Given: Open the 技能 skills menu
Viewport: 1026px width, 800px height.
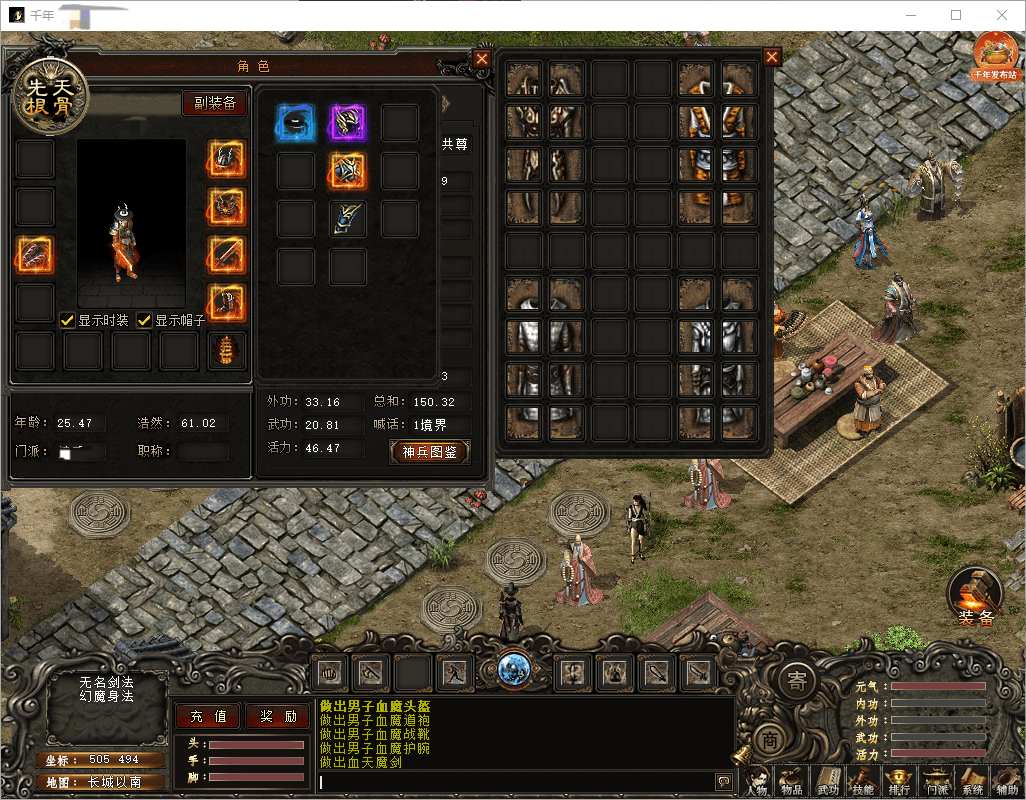Looking at the screenshot, I should tap(863, 781).
